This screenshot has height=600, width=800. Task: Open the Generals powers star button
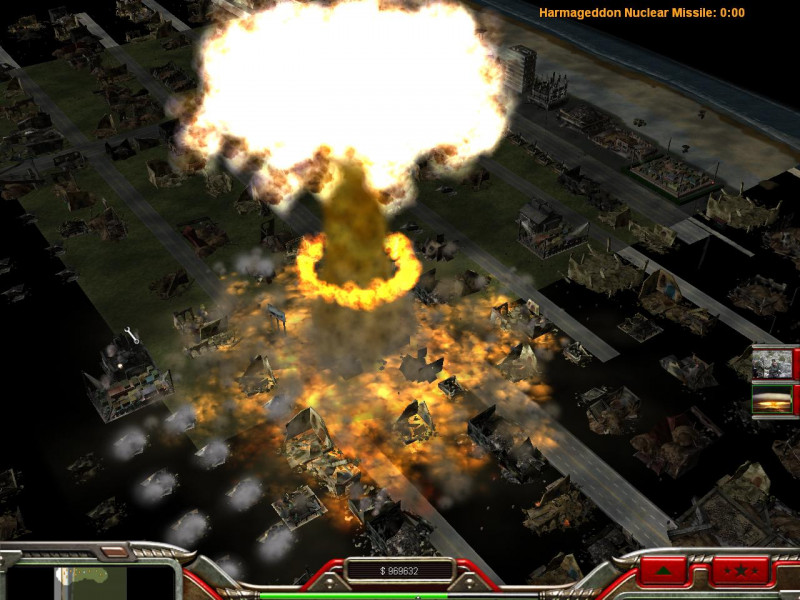740,572
